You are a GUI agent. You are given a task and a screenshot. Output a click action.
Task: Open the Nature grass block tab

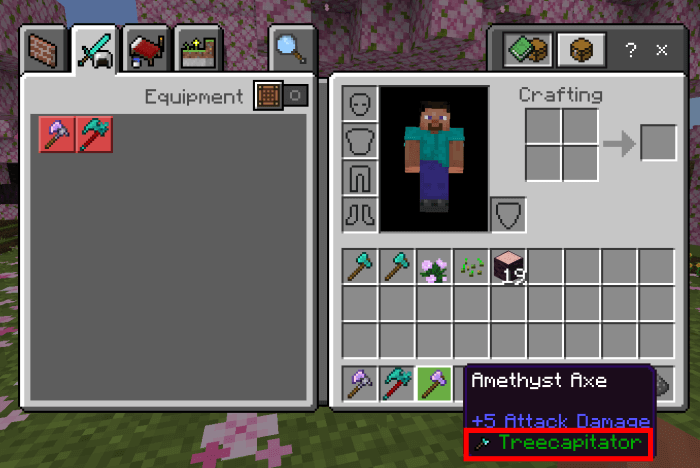[194, 47]
